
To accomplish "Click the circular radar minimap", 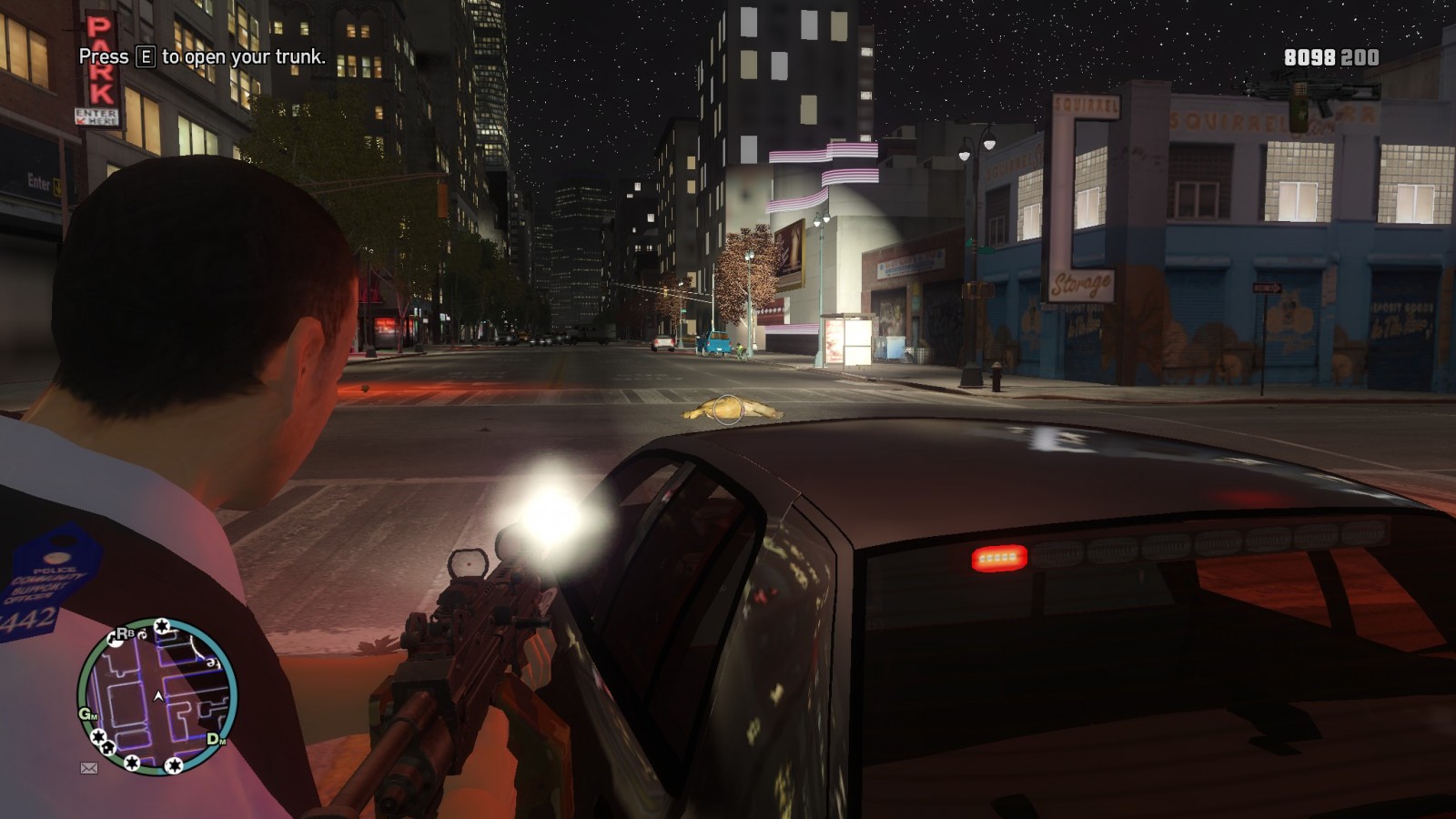I will [157, 697].
